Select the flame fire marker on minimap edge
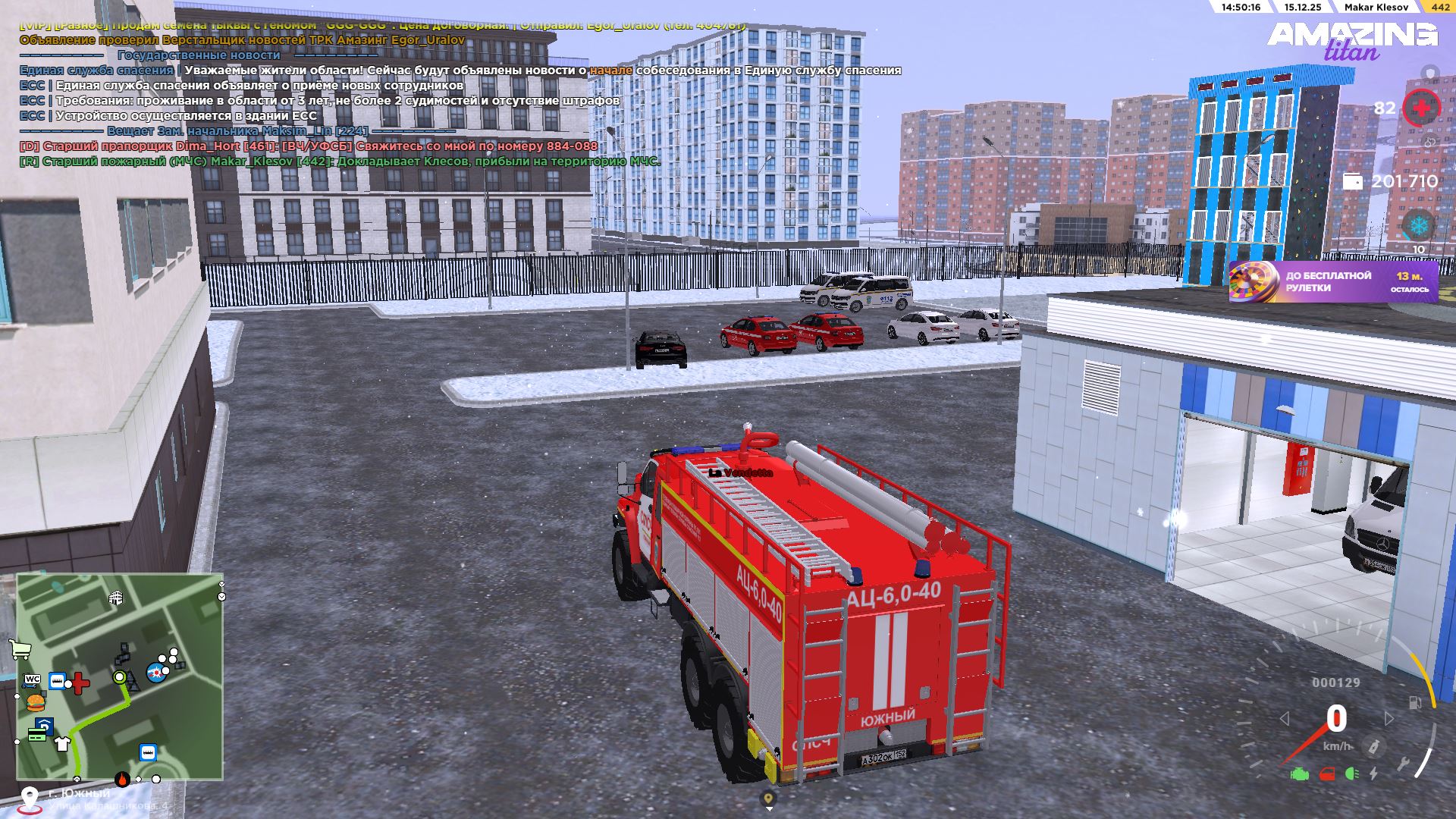This screenshot has width=1456, height=819. [122, 779]
